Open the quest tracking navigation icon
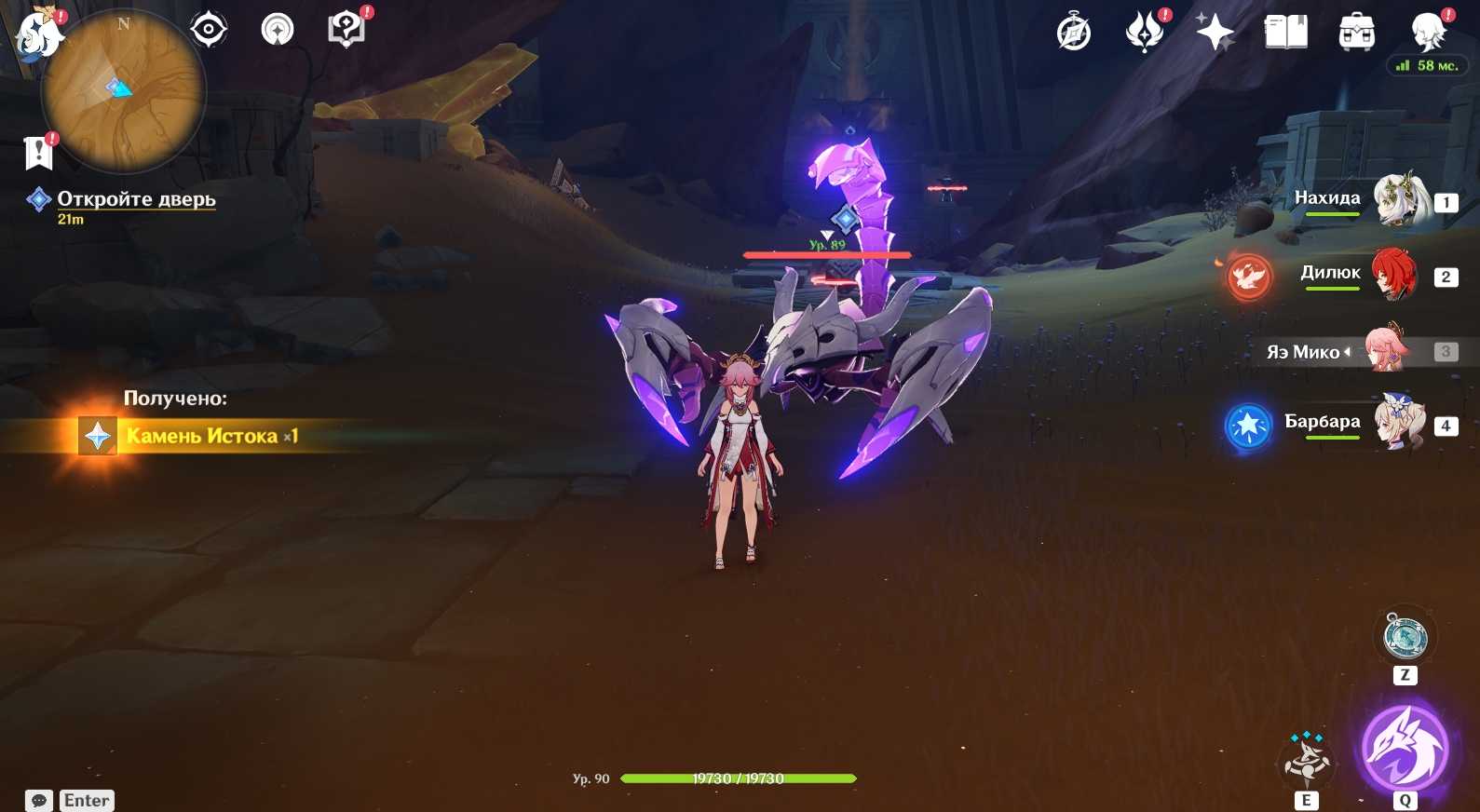 click(277, 31)
